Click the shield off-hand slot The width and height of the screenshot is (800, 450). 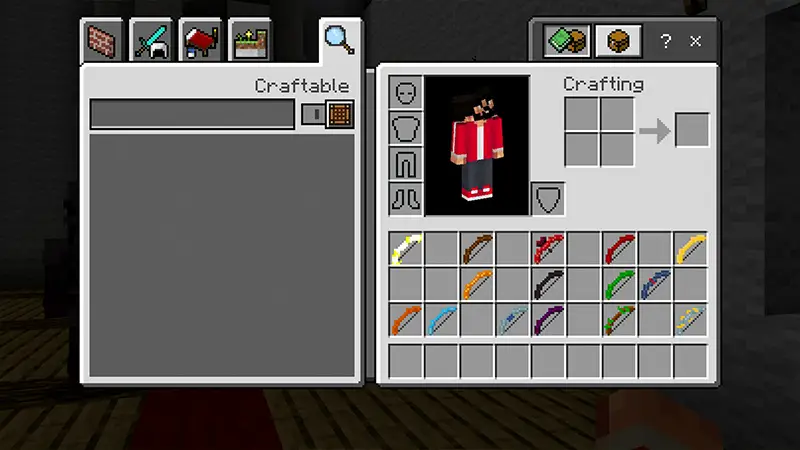coord(547,198)
